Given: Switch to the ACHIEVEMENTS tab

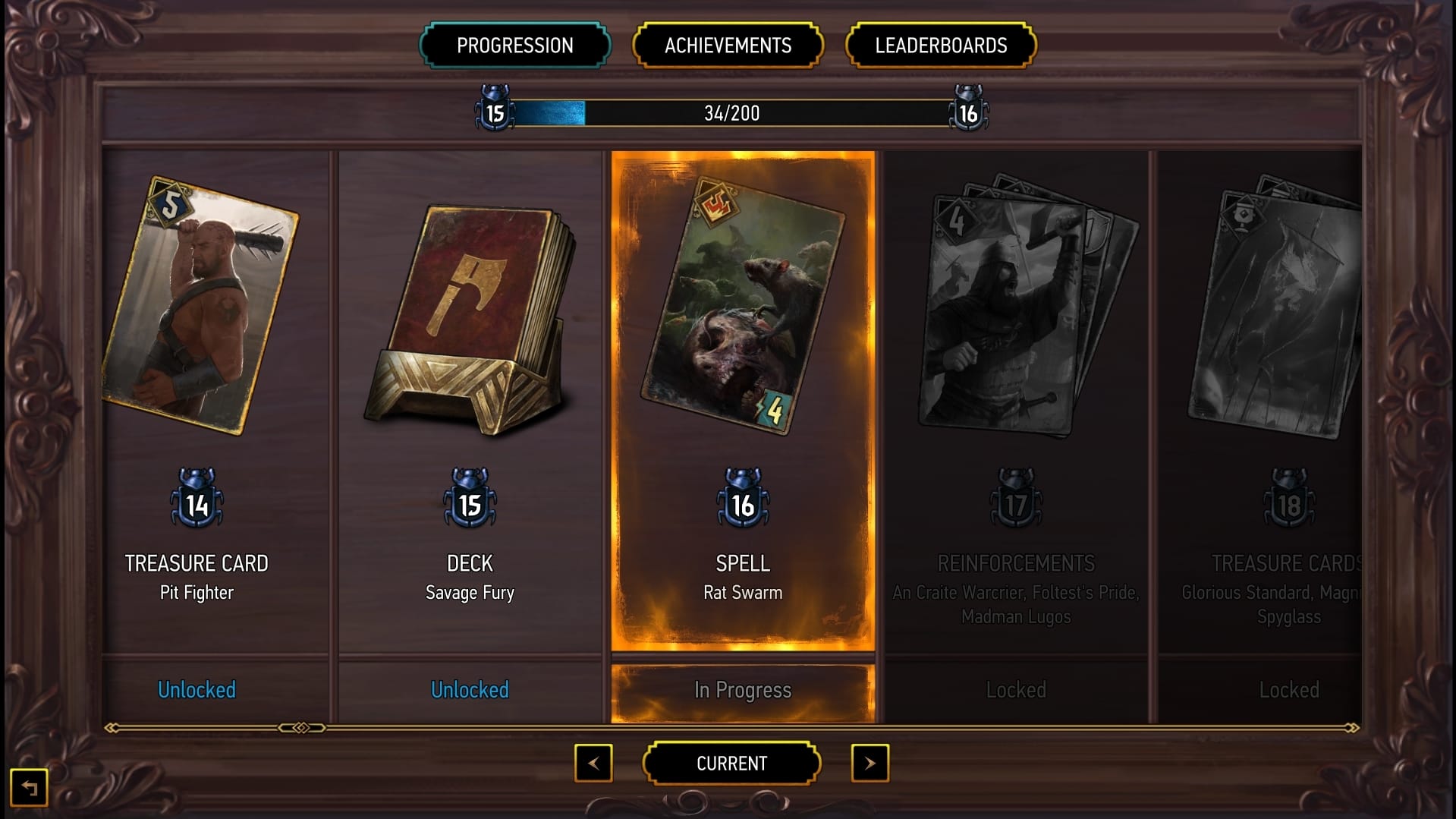Looking at the screenshot, I should (x=728, y=45).
